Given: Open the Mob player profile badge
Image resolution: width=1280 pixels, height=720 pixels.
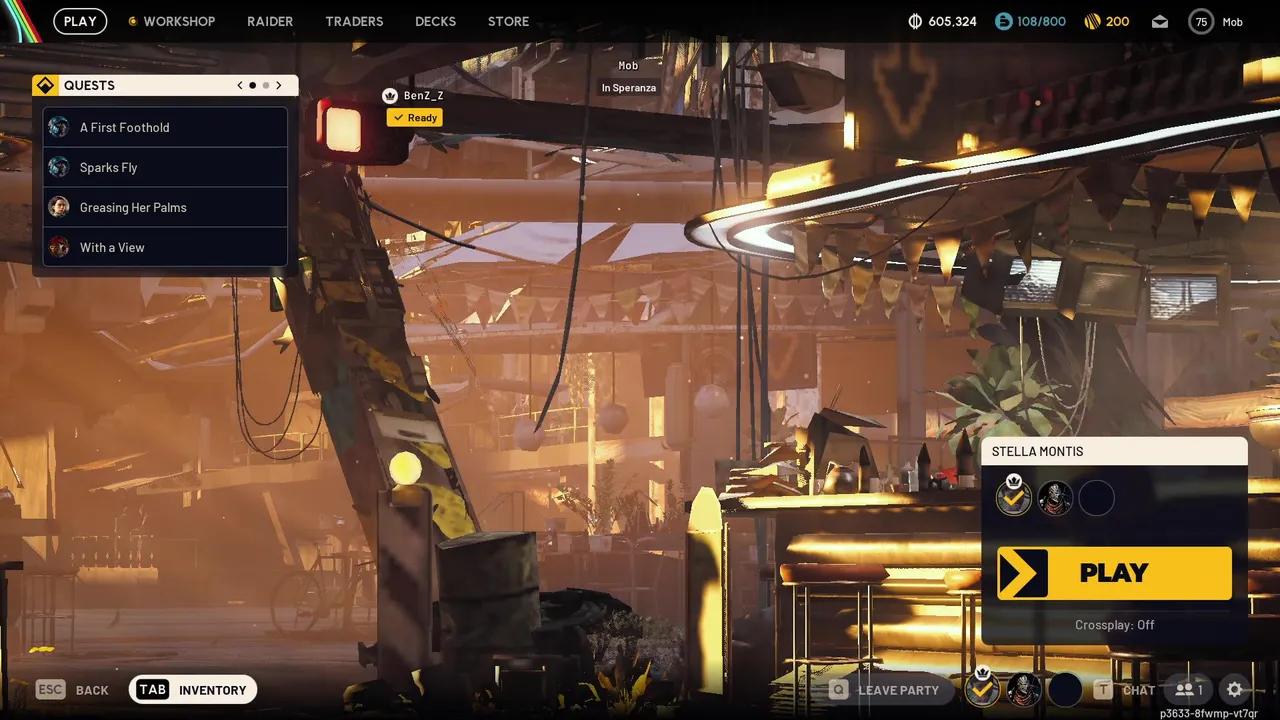Looking at the screenshot, I should (x=1216, y=21).
